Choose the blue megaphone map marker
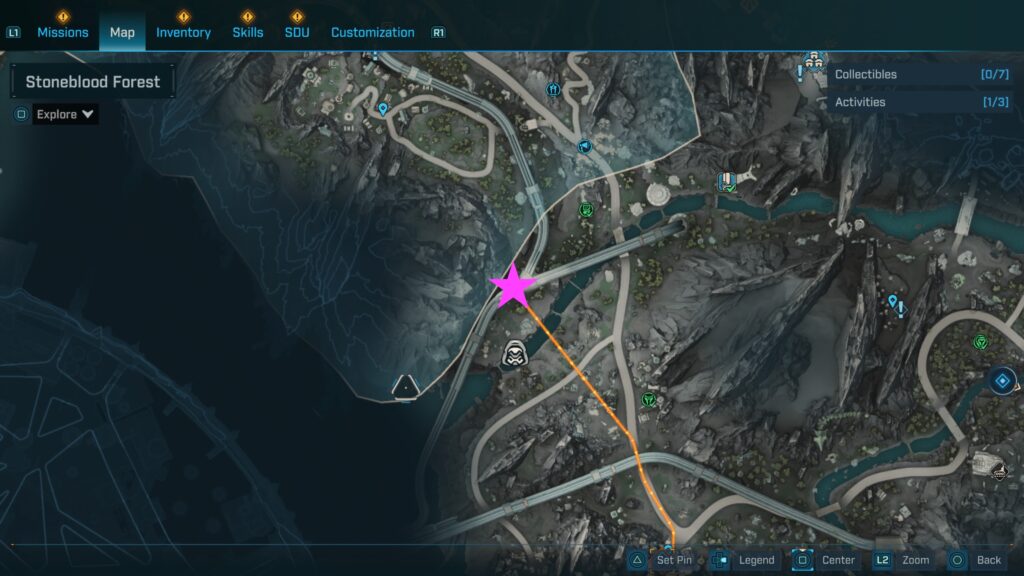 (x=585, y=146)
